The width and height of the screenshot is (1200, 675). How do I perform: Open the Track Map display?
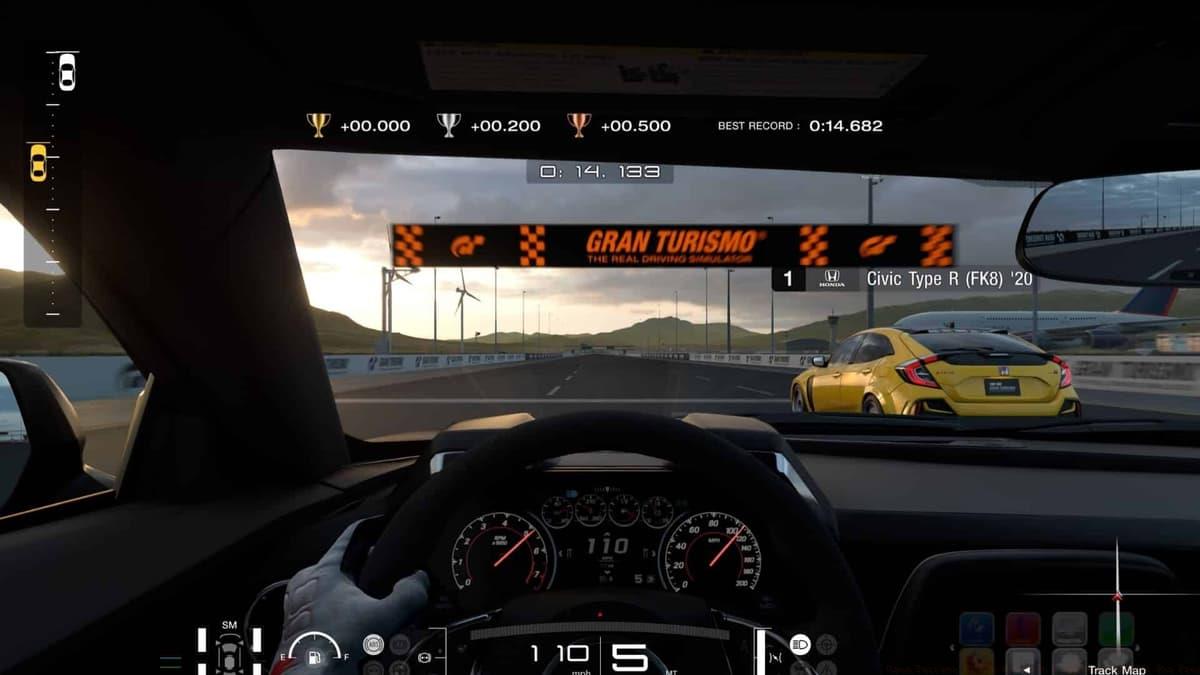pos(1116,668)
